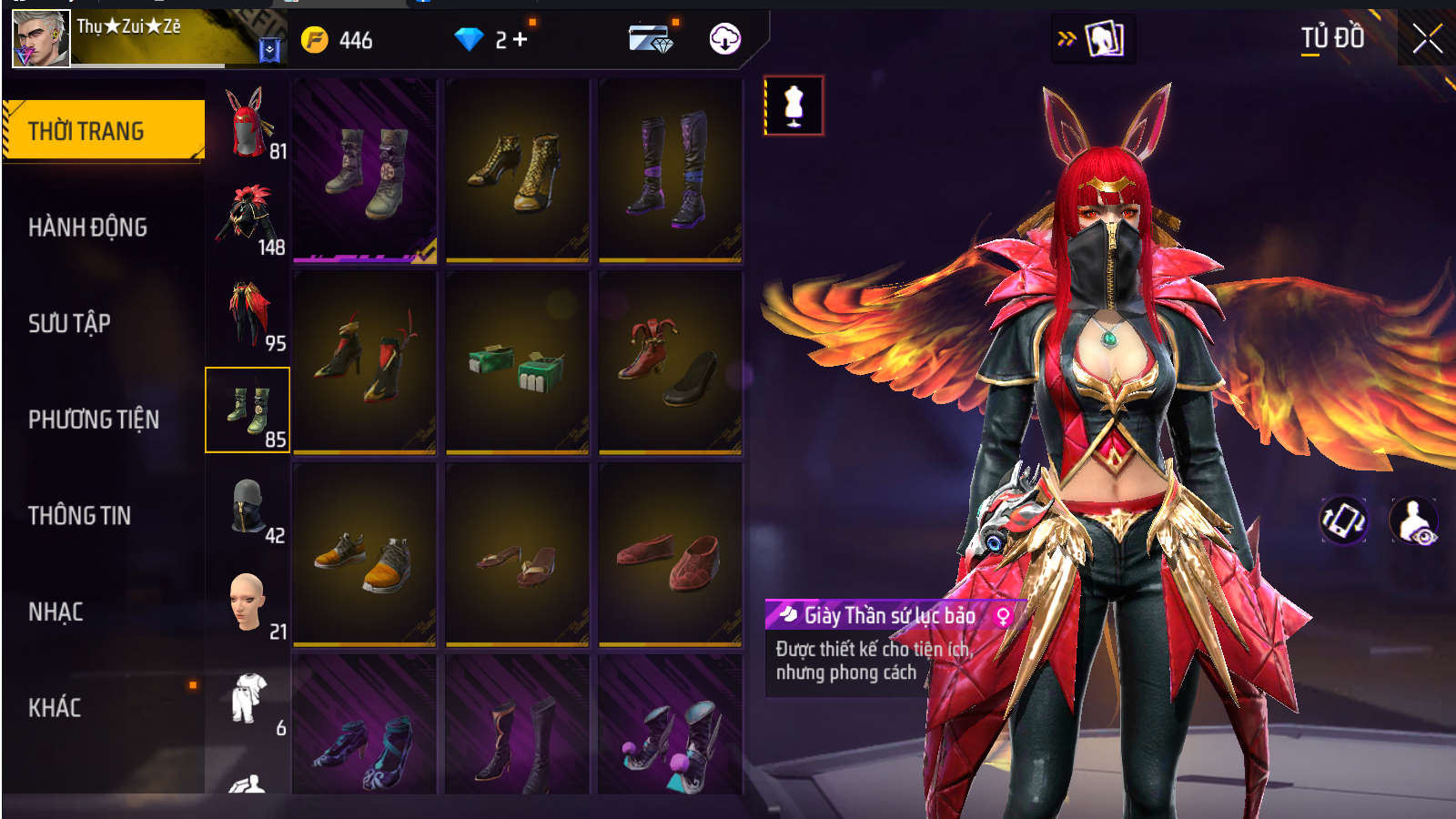Equip the gold high-heel shoes
Screen dimensions: 1456x819
pos(517,171)
